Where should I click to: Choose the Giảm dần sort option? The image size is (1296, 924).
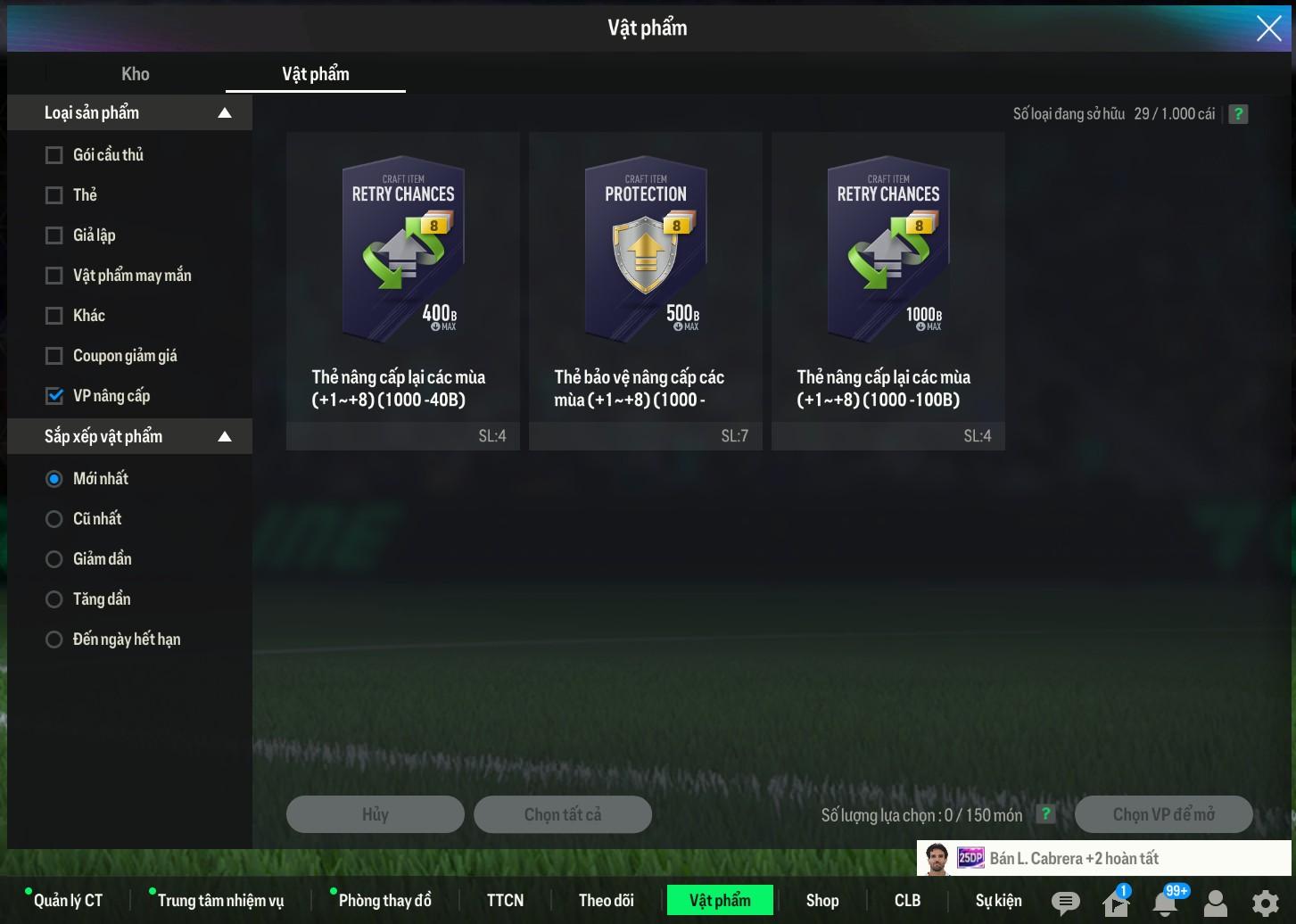click(54, 559)
